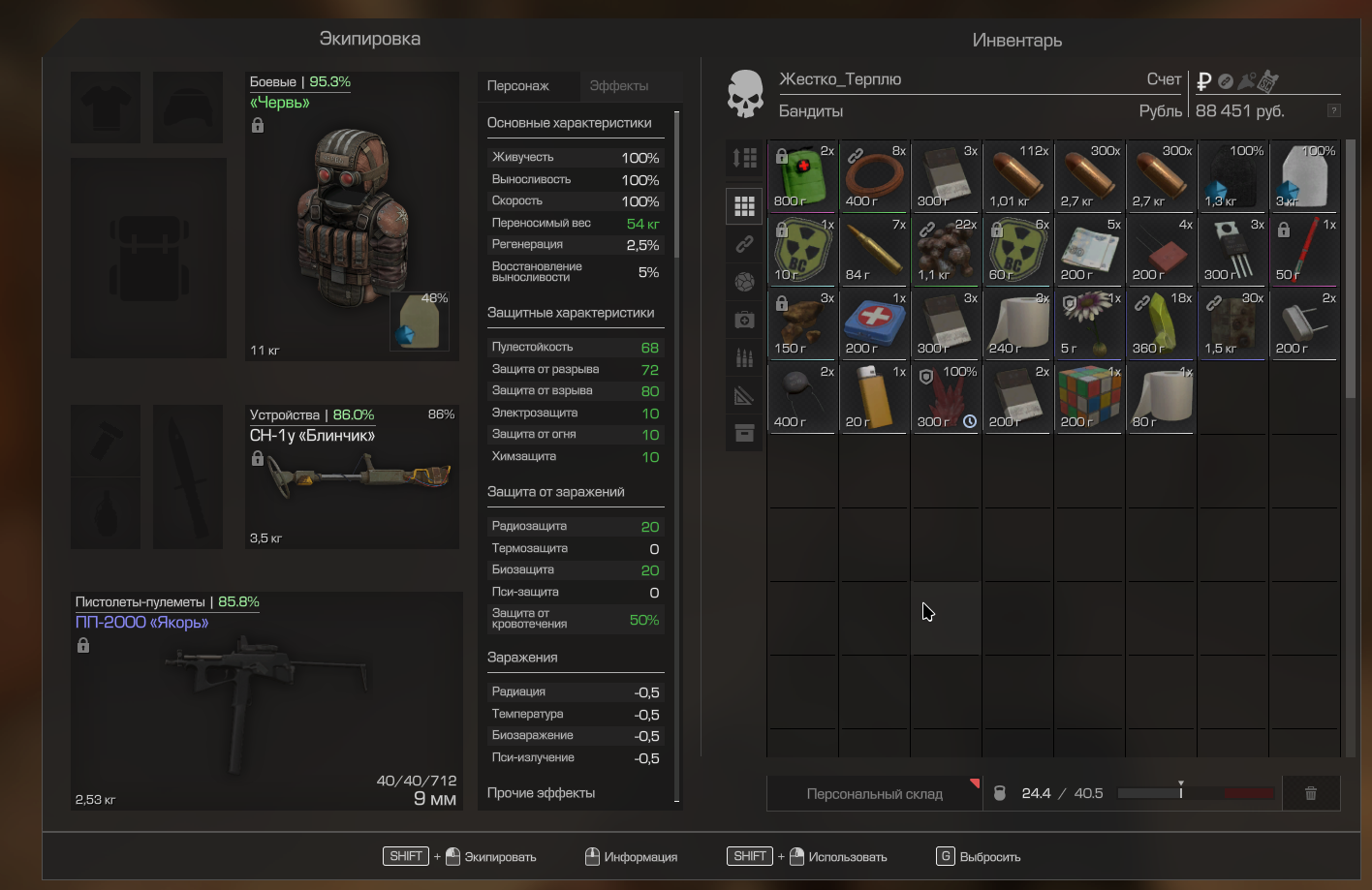Pick the 112x bullet stack
This screenshot has width=1372, height=890.
pos(1017,176)
